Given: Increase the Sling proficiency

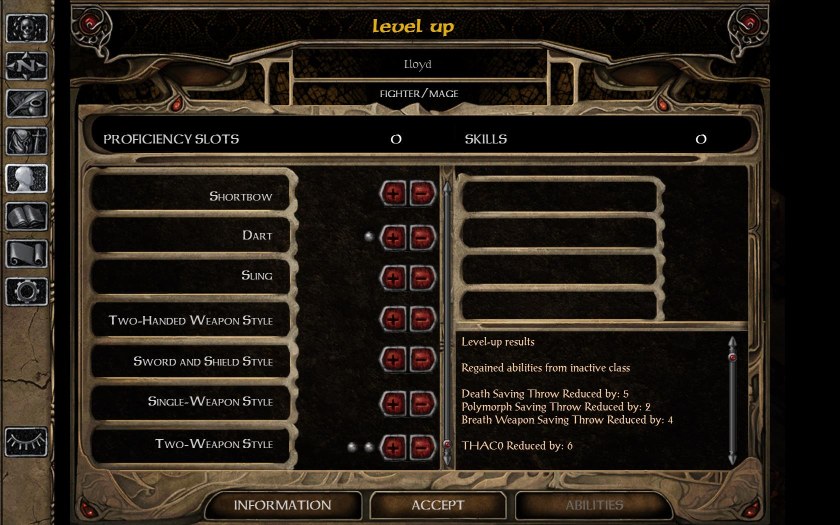Looking at the screenshot, I should tap(394, 278).
